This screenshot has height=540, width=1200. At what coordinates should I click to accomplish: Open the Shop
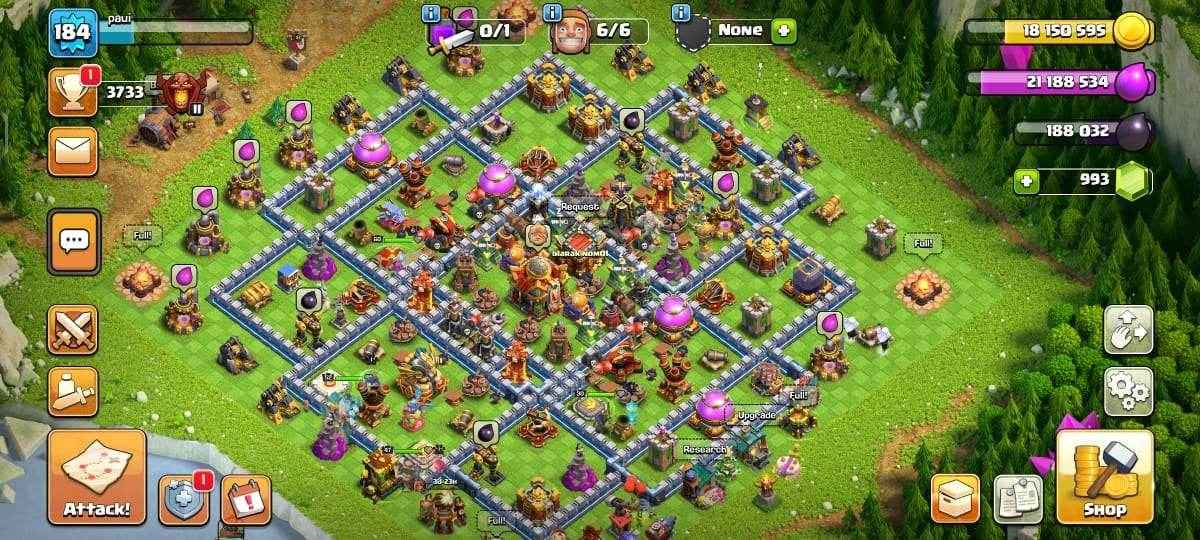[x=1104, y=479]
